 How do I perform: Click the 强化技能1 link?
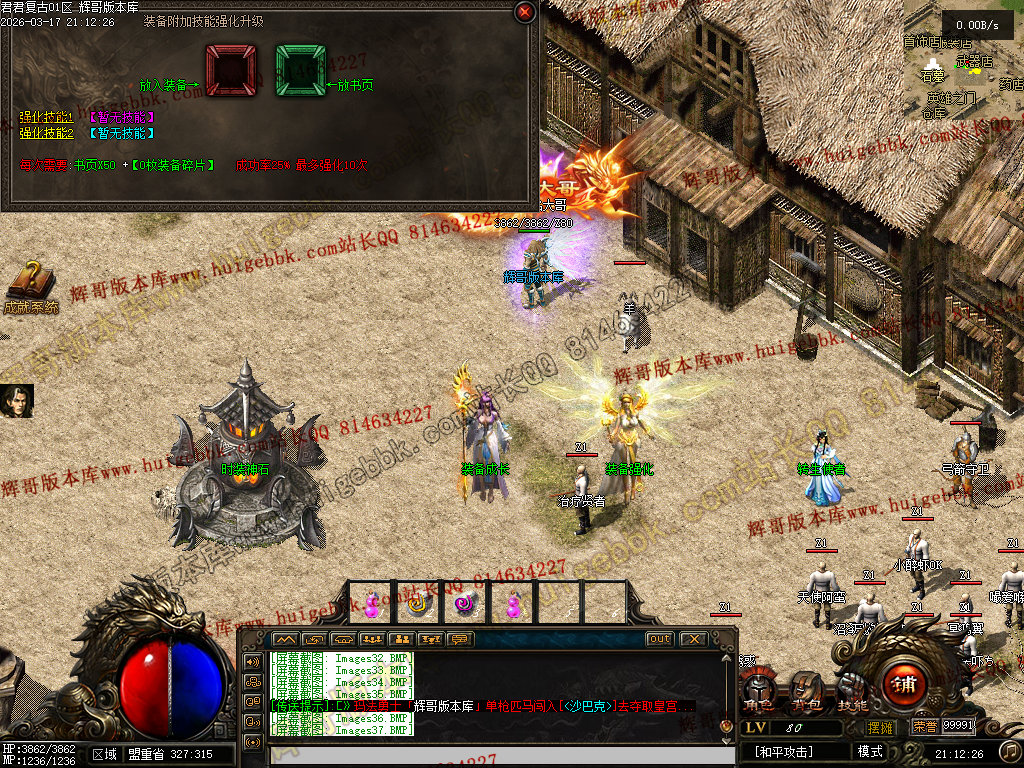(46, 117)
